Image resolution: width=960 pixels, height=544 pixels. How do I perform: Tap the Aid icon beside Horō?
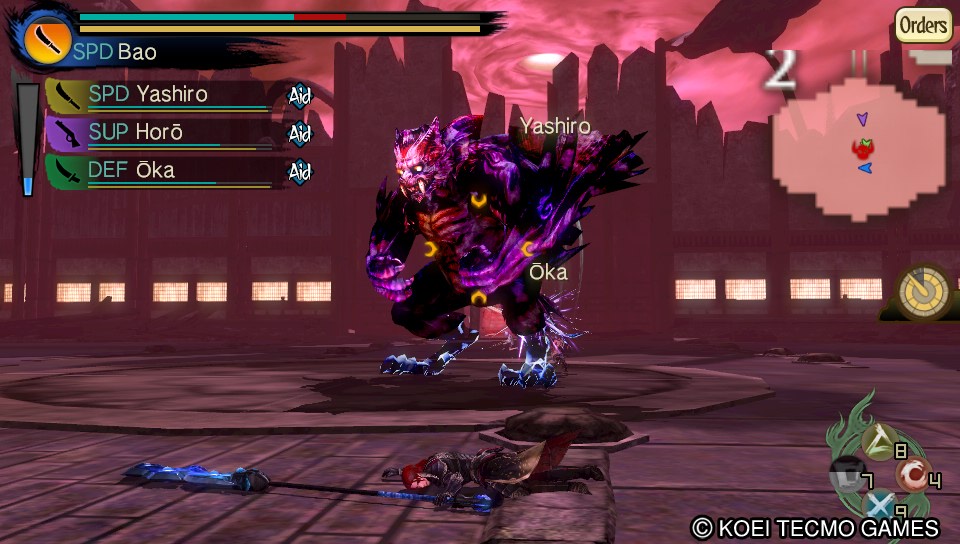[300, 134]
